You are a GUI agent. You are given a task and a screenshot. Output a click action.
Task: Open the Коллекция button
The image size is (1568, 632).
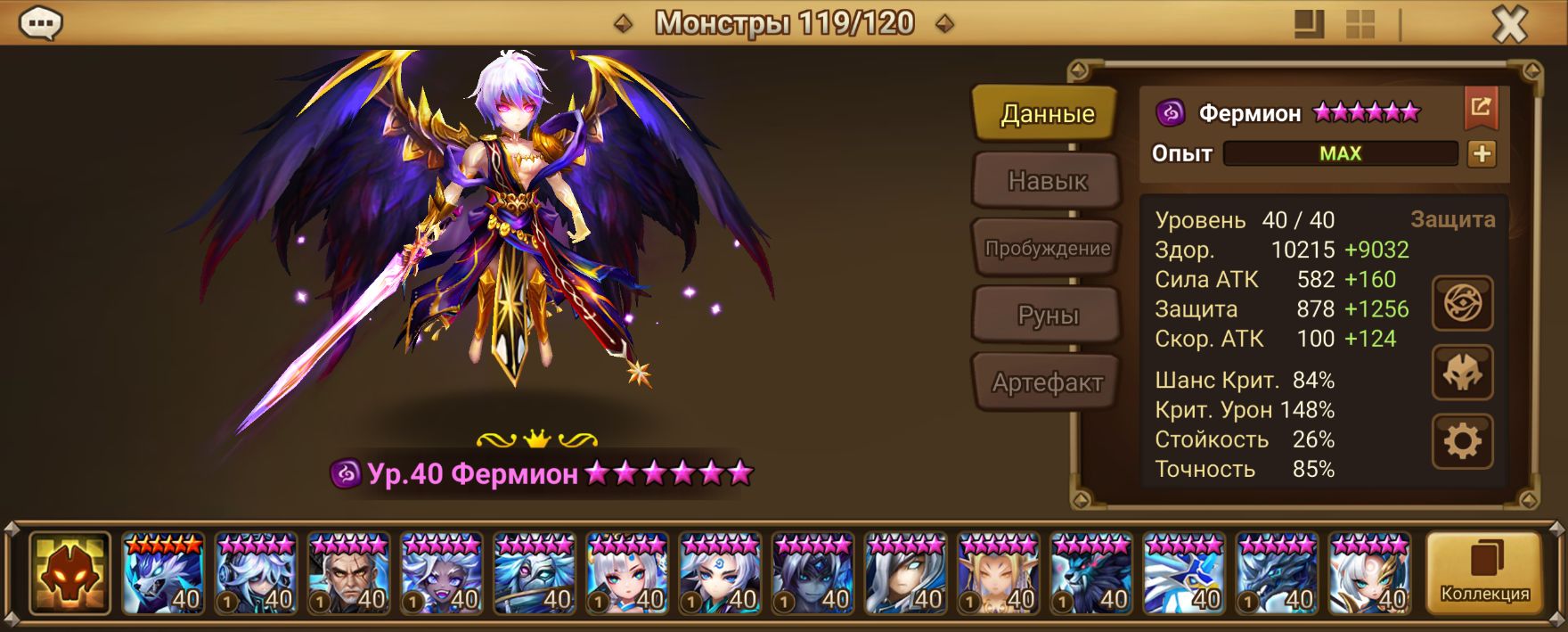coord(1484,573)
